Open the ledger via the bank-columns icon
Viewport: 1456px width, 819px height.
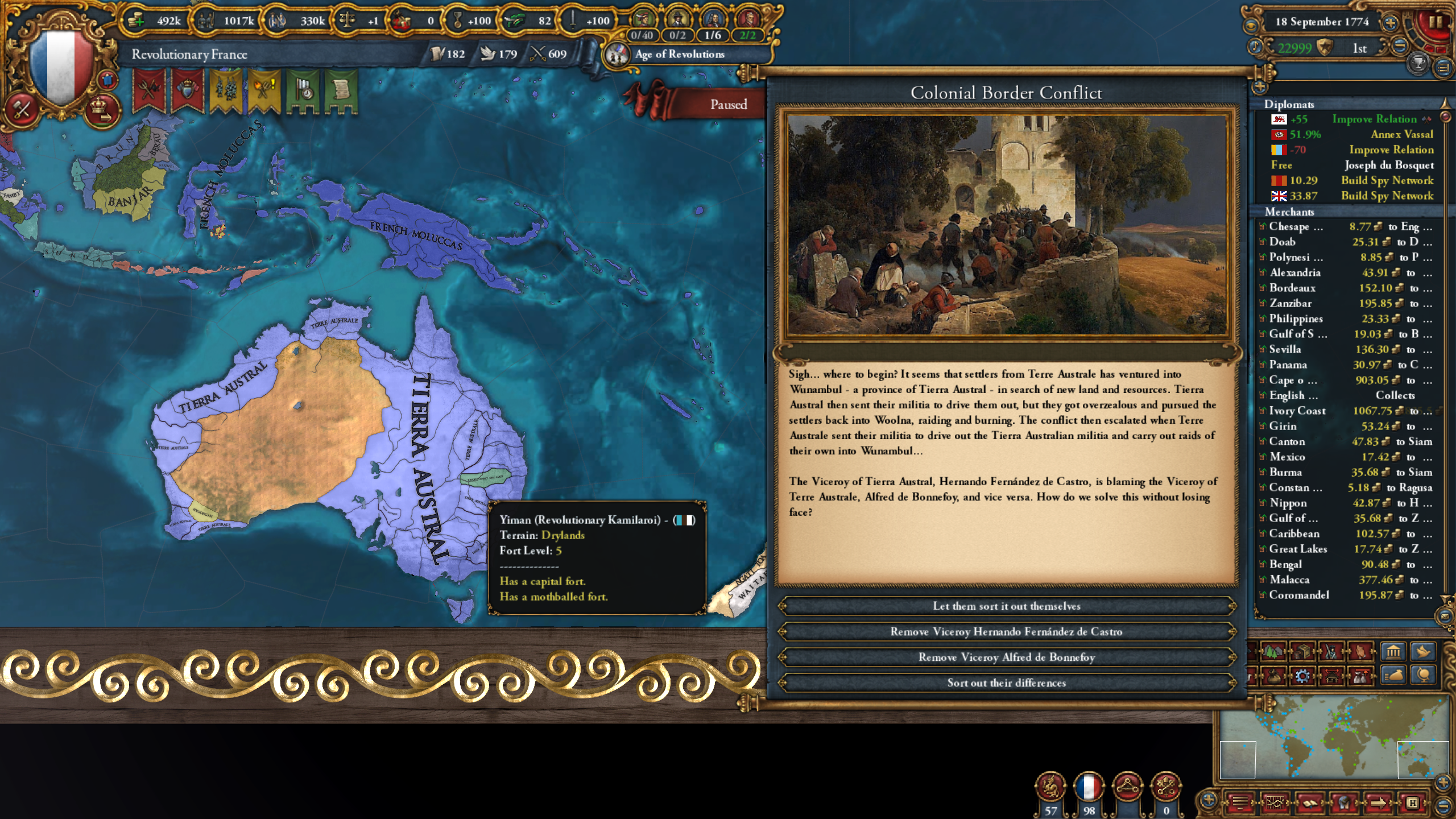(x=1395, y=652)
